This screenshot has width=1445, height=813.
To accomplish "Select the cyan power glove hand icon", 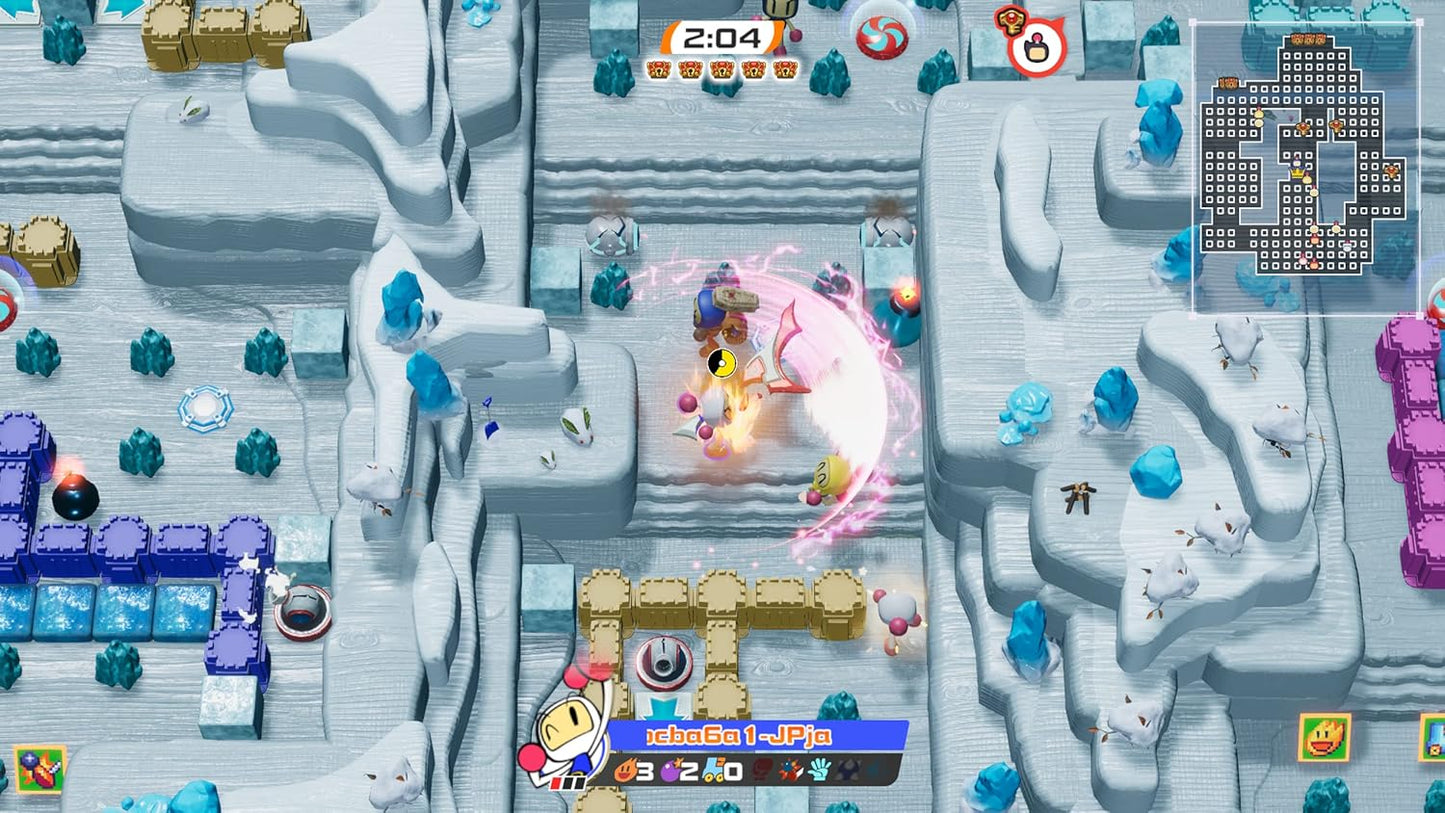I will pyautogui.click(x=818, y=771).
